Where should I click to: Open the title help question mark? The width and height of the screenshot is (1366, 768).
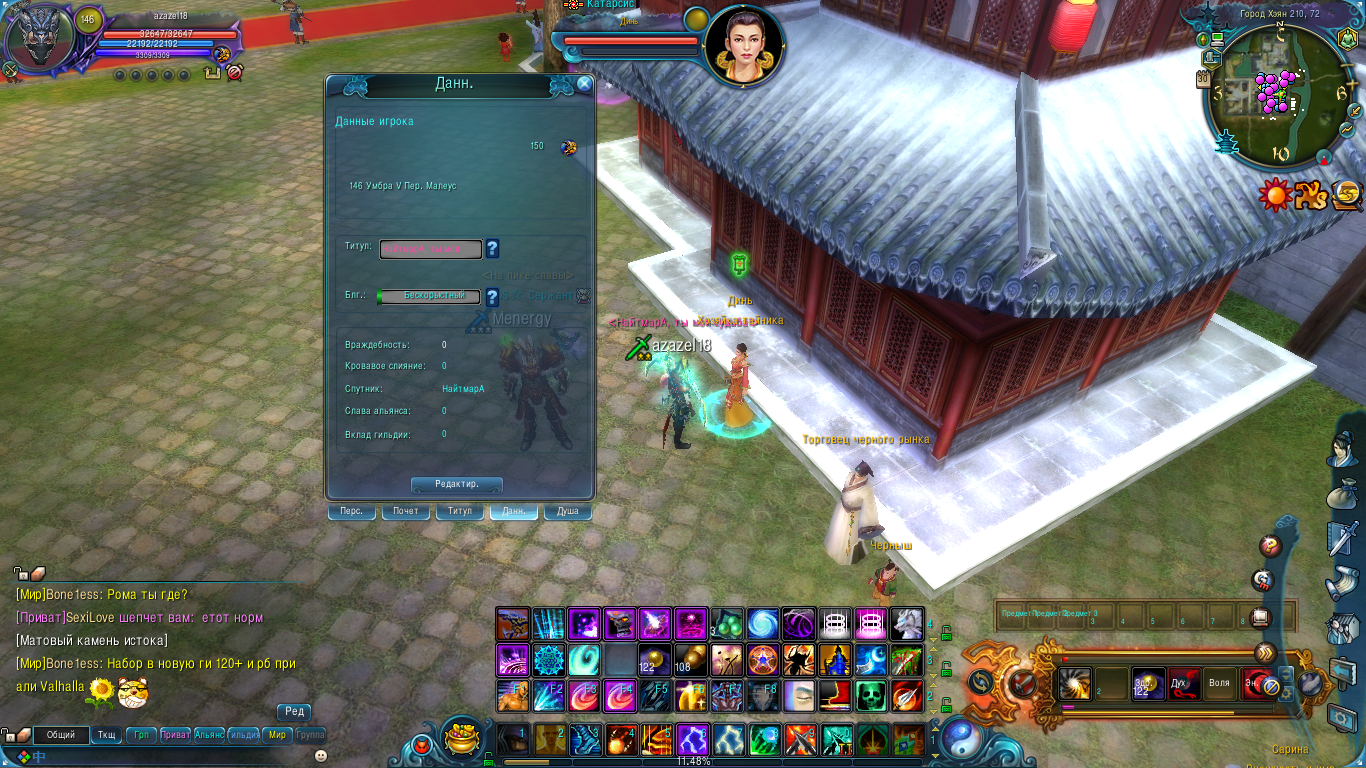pos(492,249)
